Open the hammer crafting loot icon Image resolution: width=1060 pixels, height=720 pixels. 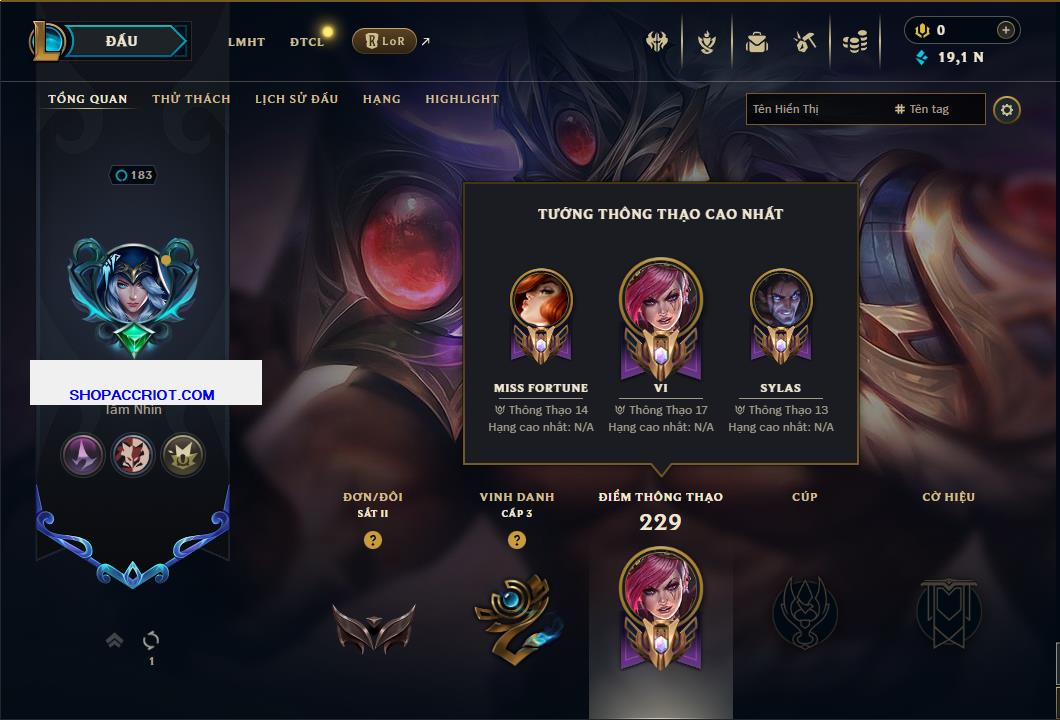[805, 42]
